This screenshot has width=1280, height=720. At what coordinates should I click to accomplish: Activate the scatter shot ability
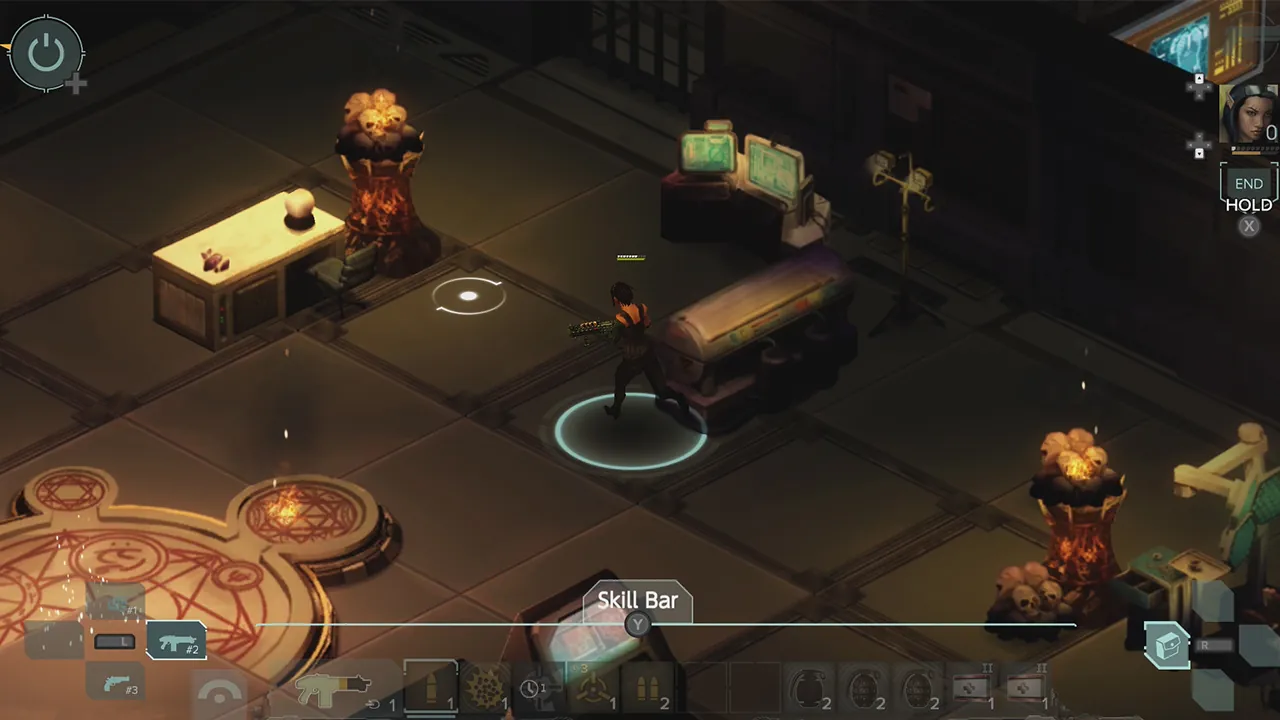click(487, 689)
